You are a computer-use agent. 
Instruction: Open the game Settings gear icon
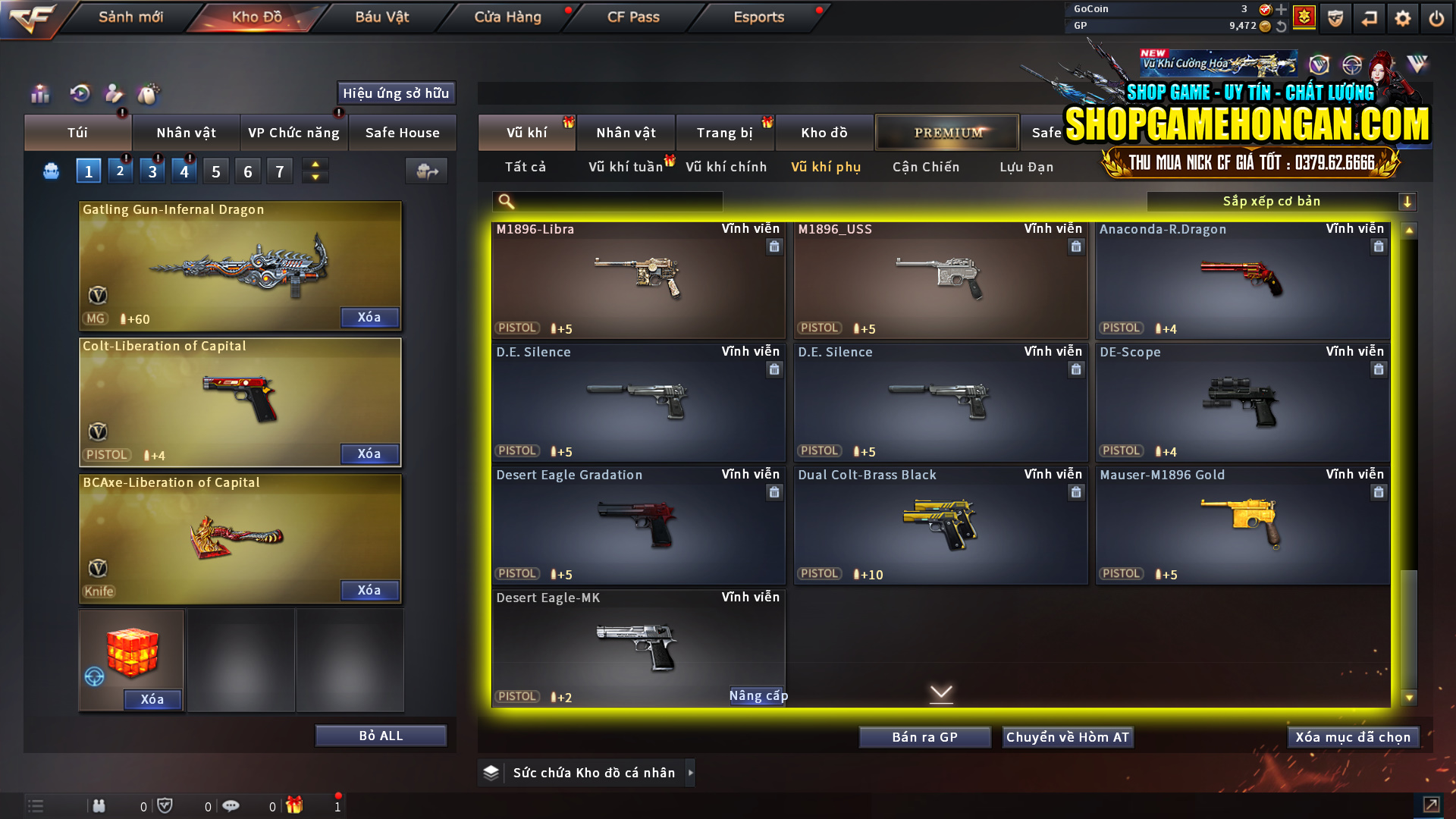click(x=1403, y=17)
